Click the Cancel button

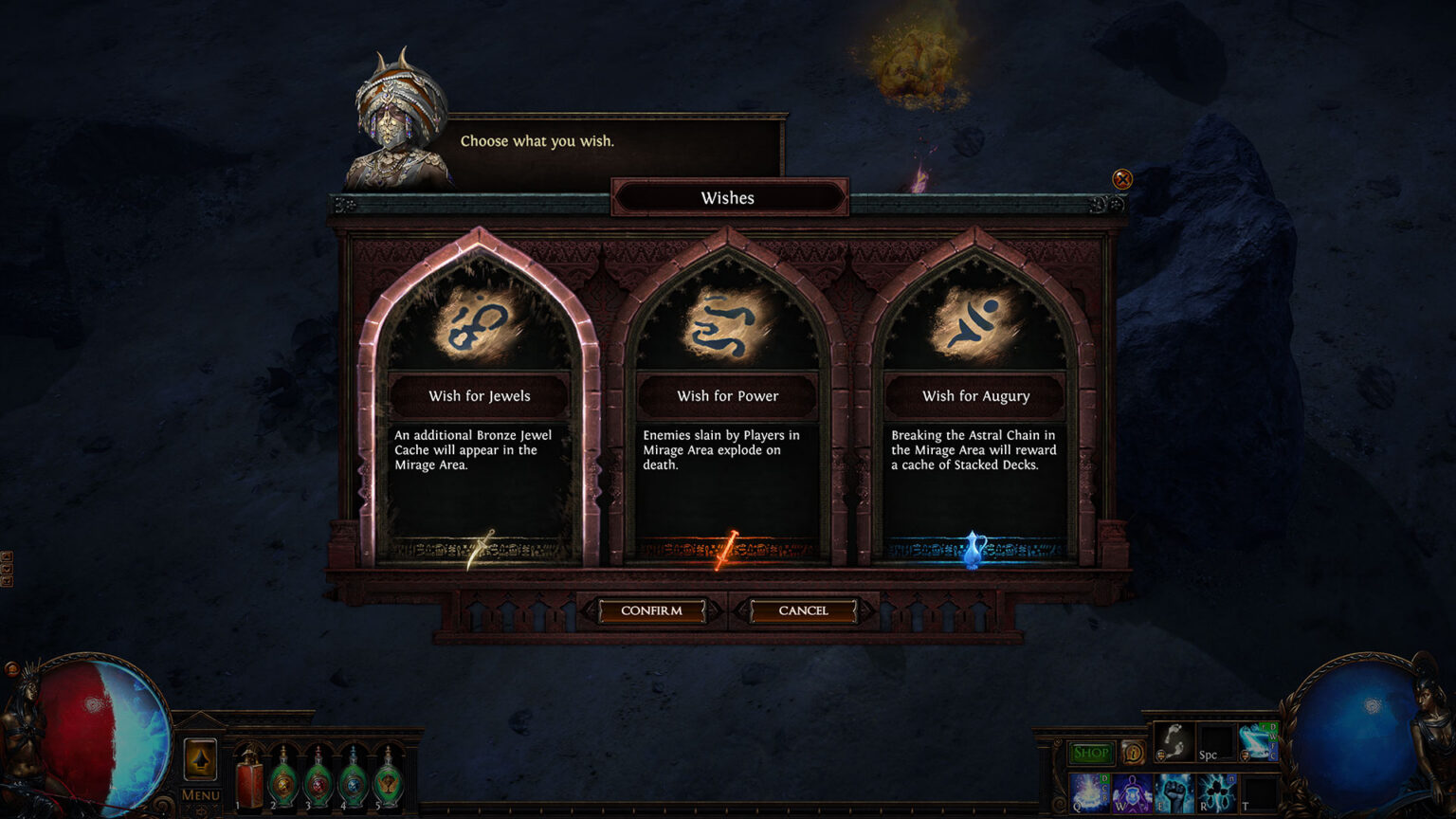point(802,610)
